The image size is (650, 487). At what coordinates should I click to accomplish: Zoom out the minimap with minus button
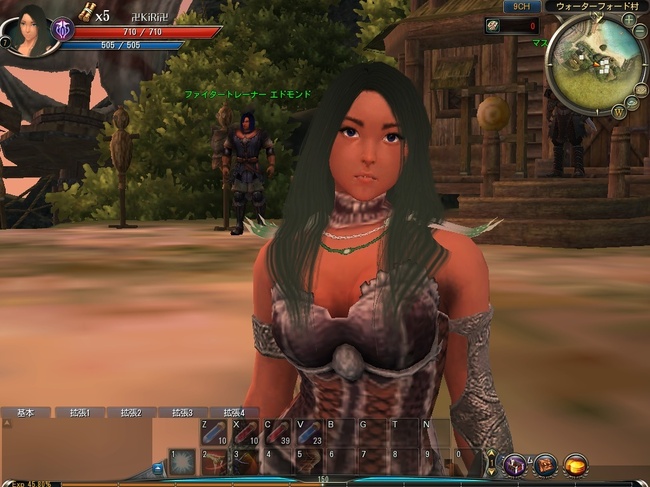click(x=640, y=30)
